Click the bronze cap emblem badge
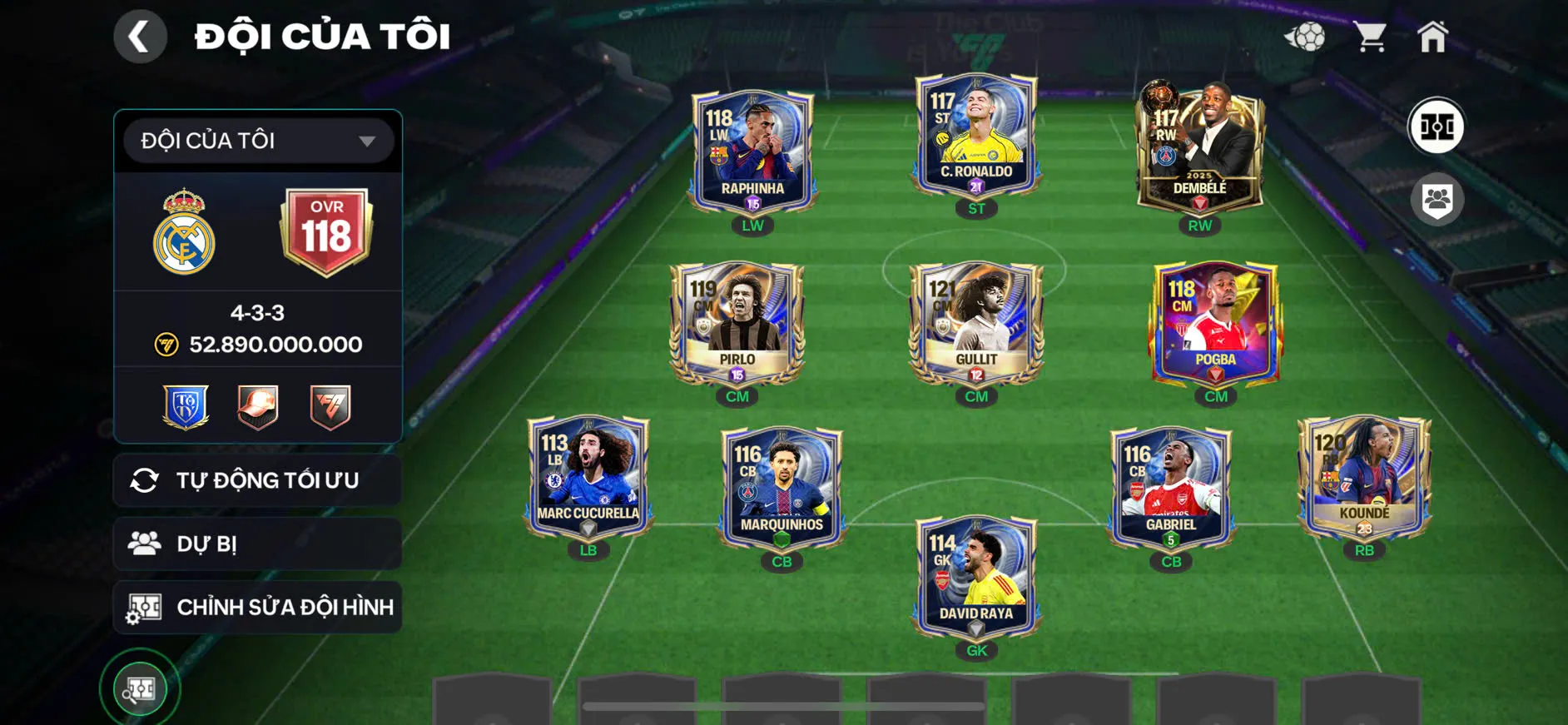The image size is (1568, 725). click(x=256, y=405)
